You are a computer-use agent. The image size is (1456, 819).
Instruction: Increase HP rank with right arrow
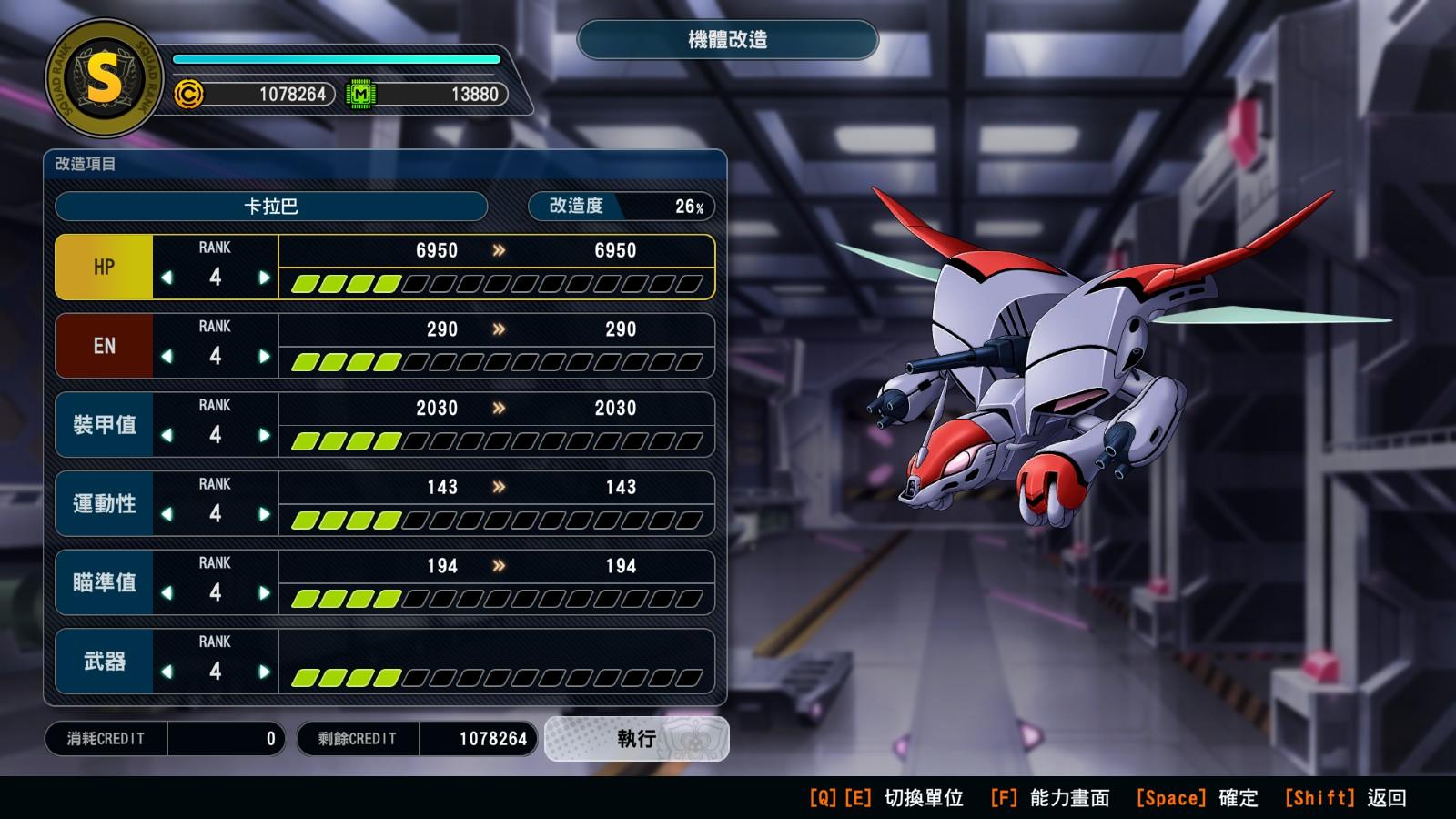click(264, 278)
